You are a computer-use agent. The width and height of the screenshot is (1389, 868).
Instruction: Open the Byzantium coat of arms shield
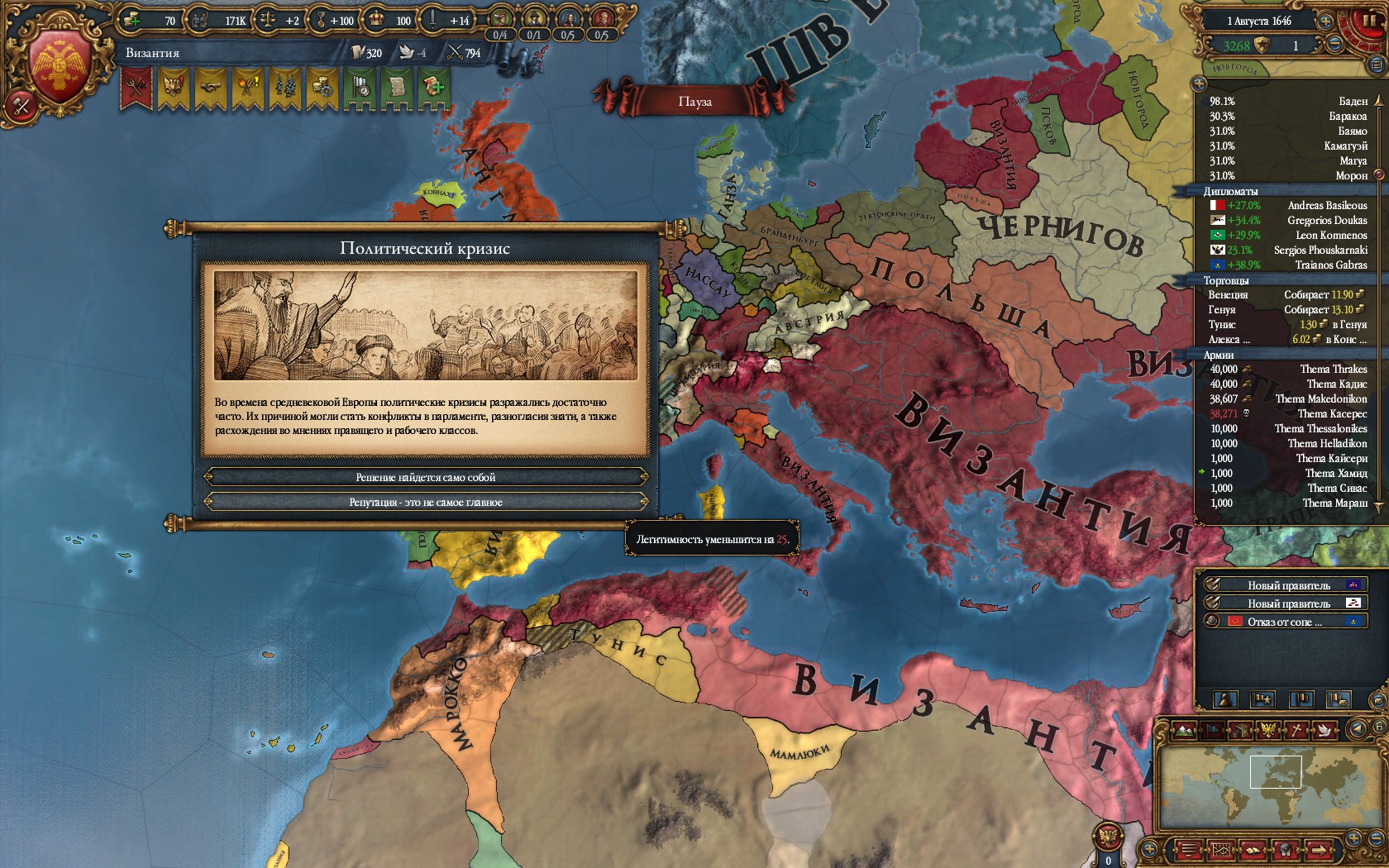click(60, 68)
